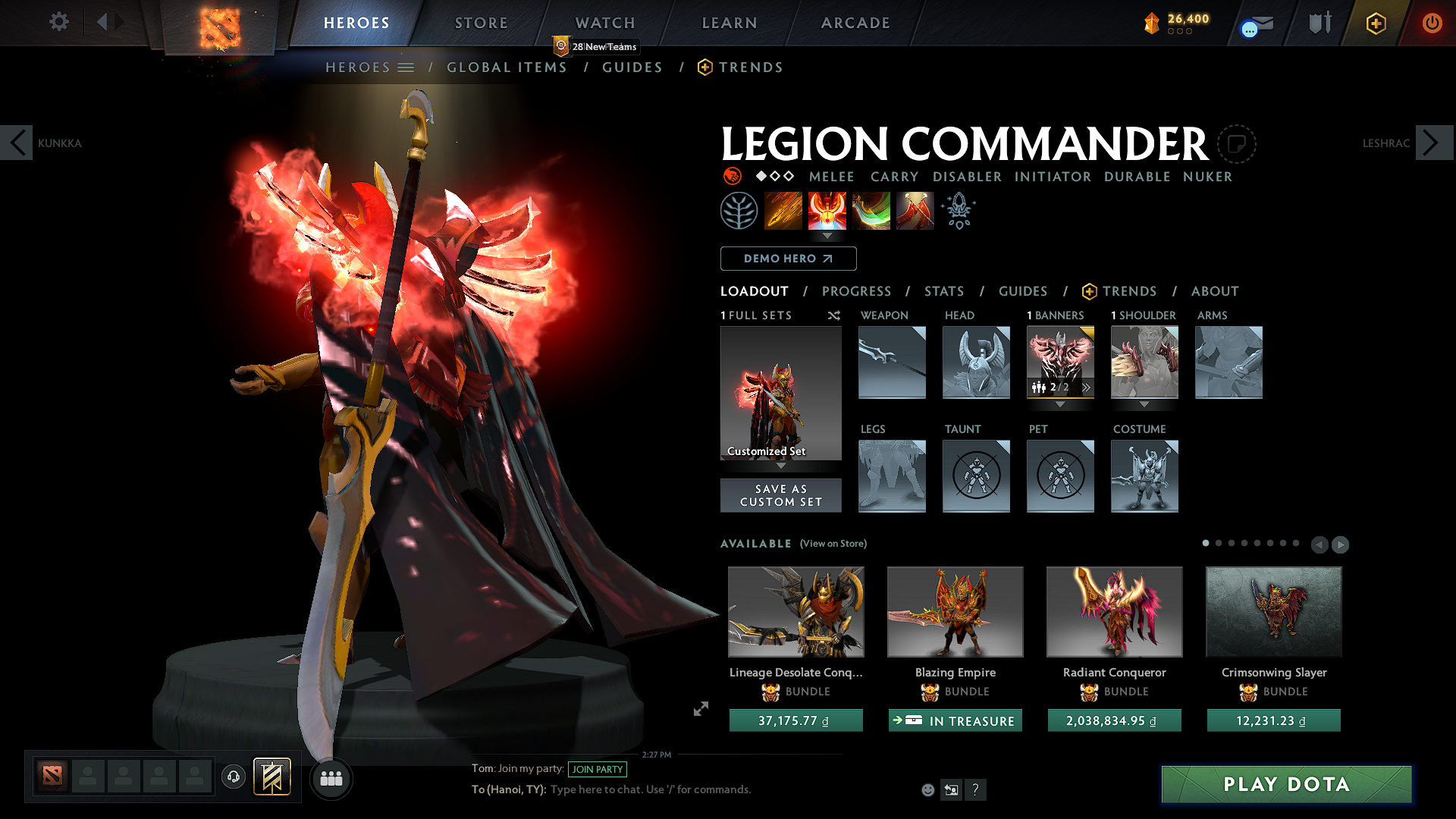The image size is (1456, 819).
Task: Click the View on Store link
Action: (x=833, y=544)
